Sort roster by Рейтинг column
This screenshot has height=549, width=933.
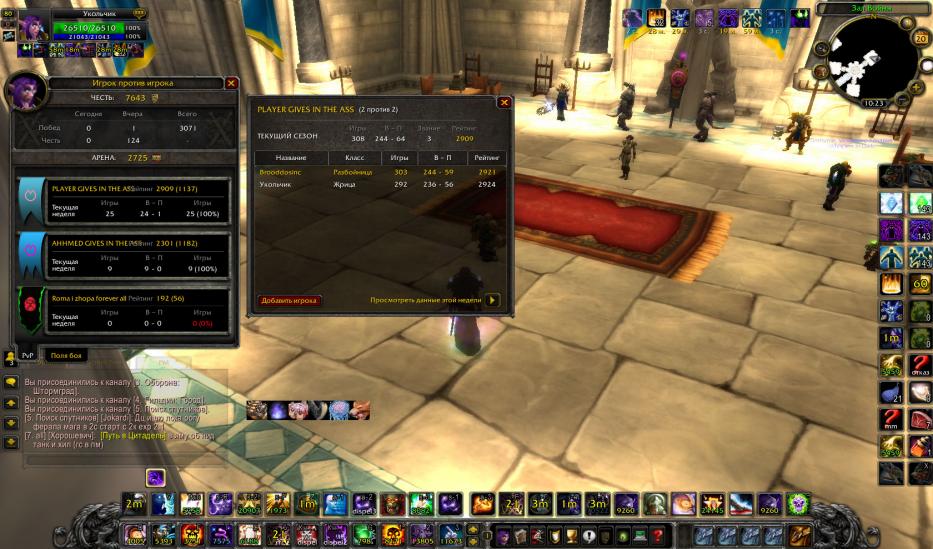point(487,158)
